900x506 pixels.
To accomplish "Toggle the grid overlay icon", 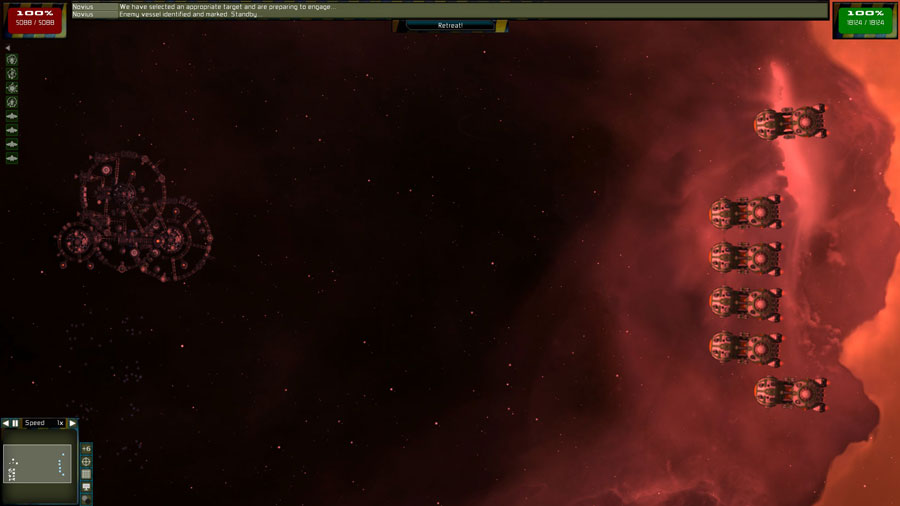I will pos(86,474).
